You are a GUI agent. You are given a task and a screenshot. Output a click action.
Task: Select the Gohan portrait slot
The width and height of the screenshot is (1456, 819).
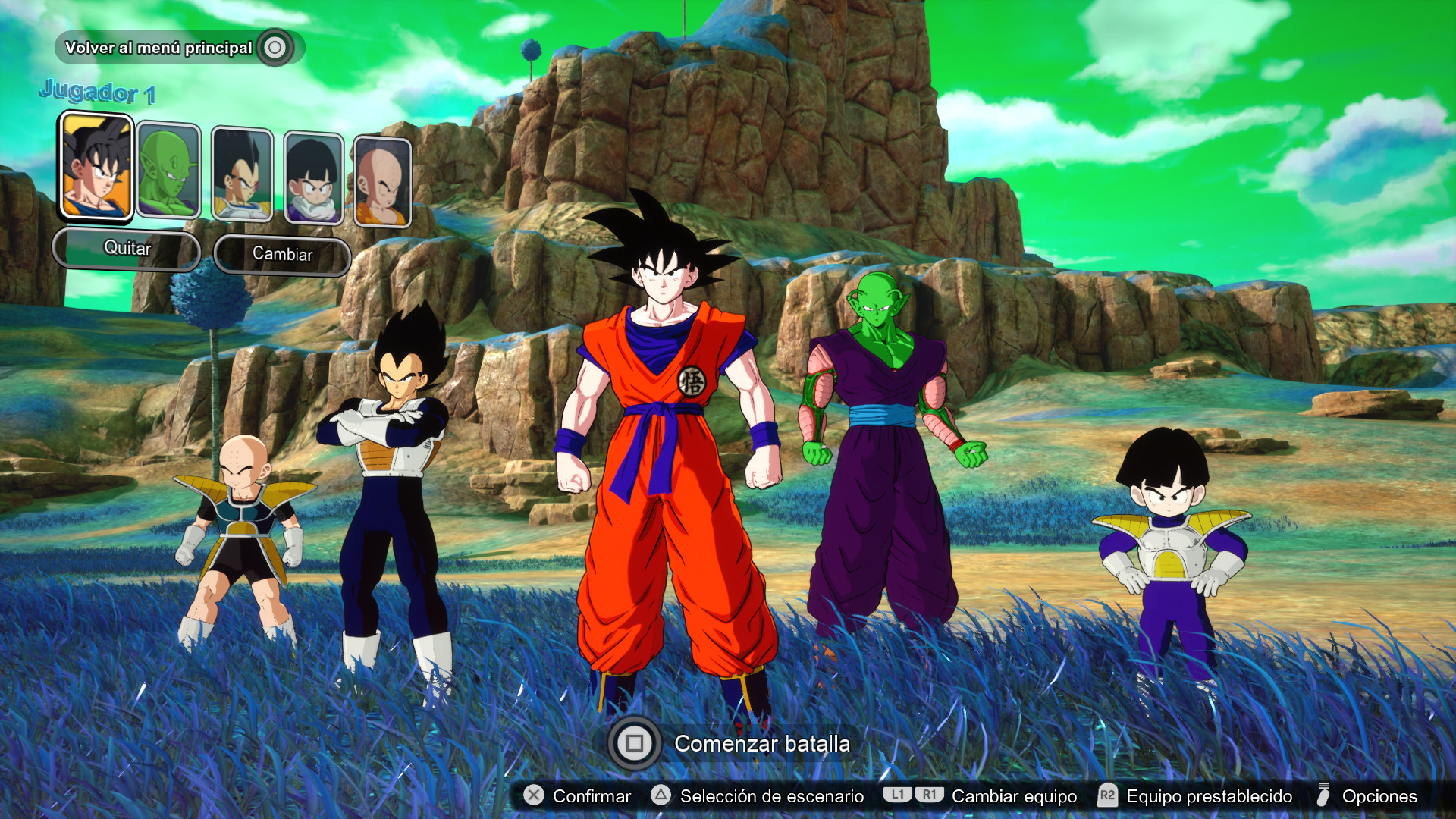pyautogui.click(x=313, y=179)
